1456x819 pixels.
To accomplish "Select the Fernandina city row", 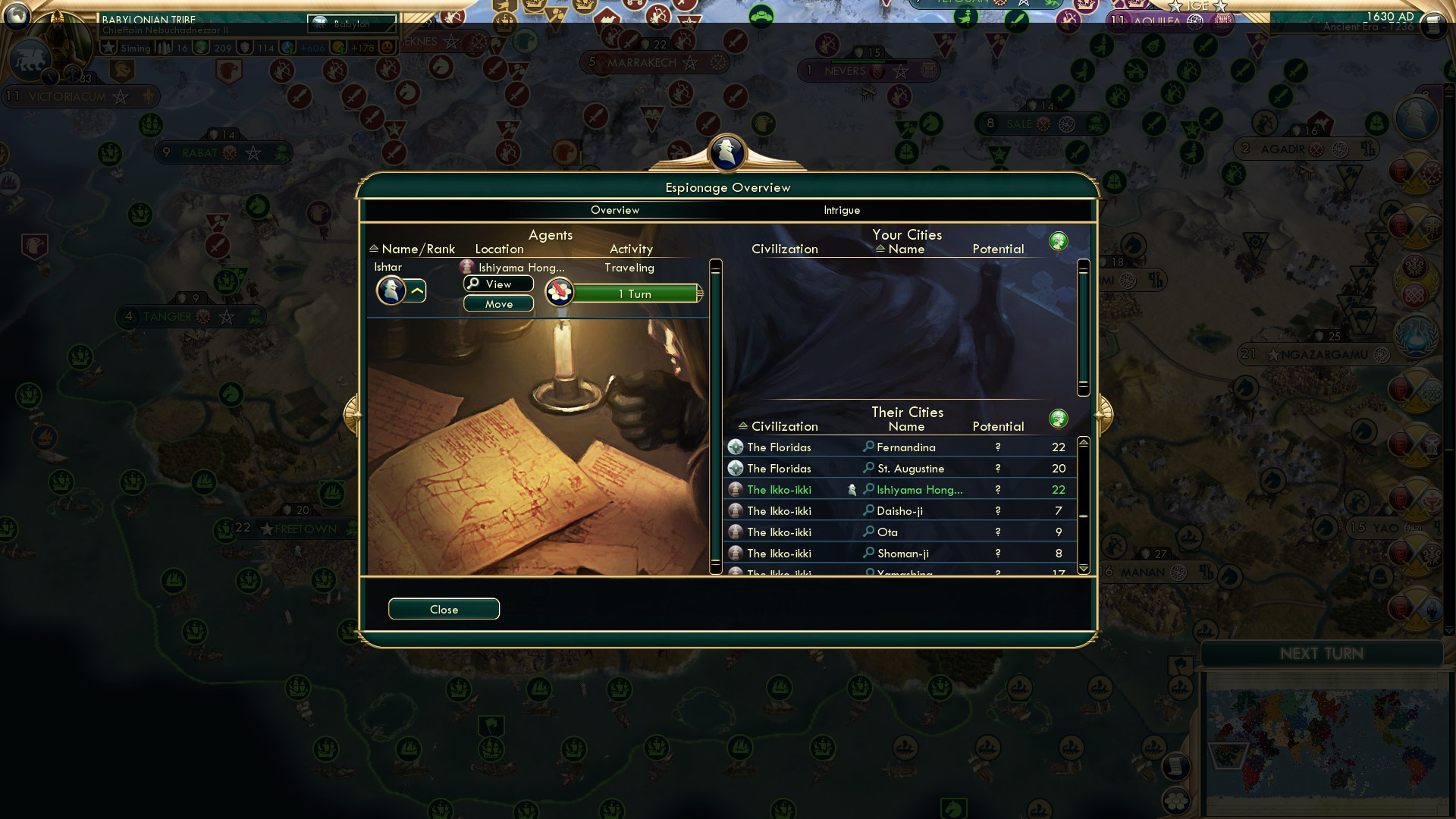I will point(905,447).
